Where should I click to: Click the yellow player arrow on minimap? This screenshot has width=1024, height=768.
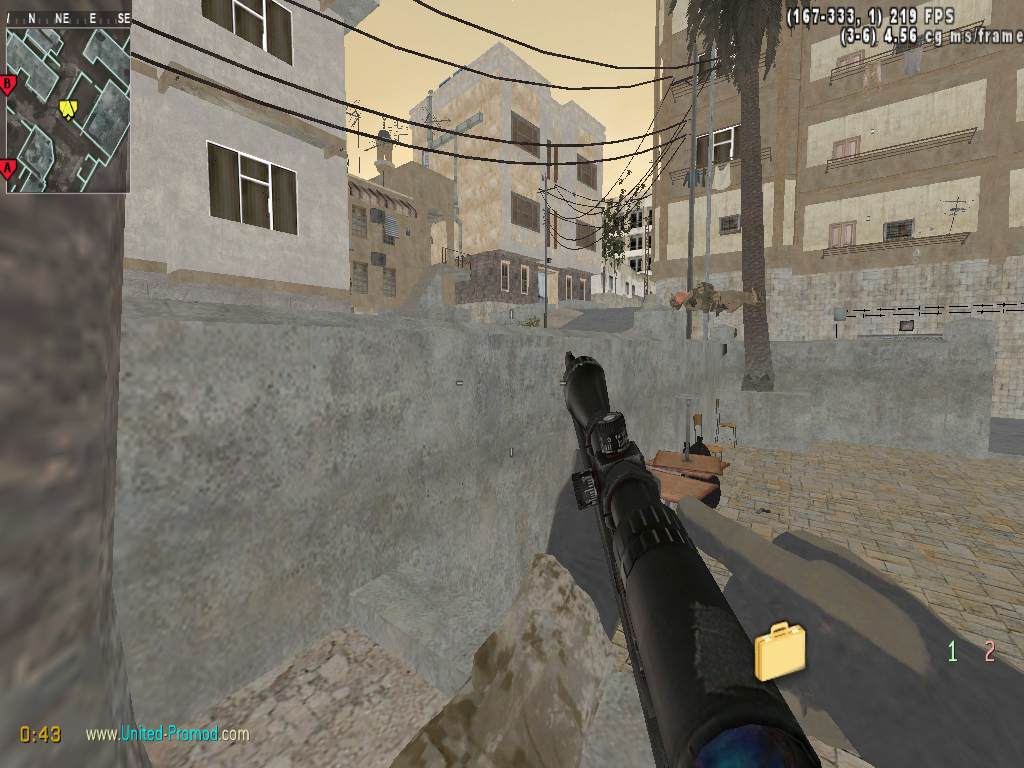pos(68,108)
